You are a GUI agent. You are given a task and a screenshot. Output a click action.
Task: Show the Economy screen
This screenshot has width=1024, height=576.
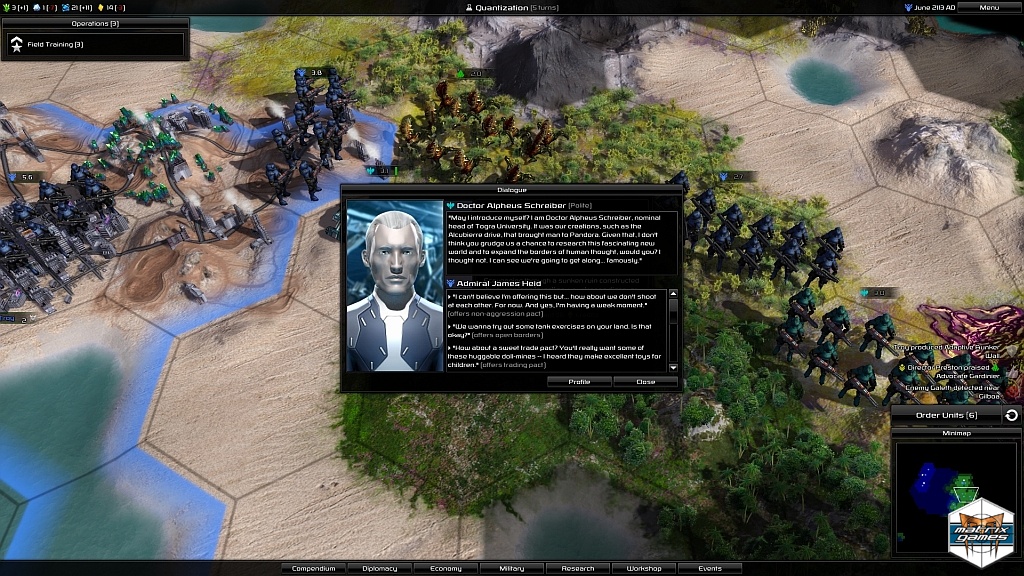[x=445, y=568]
